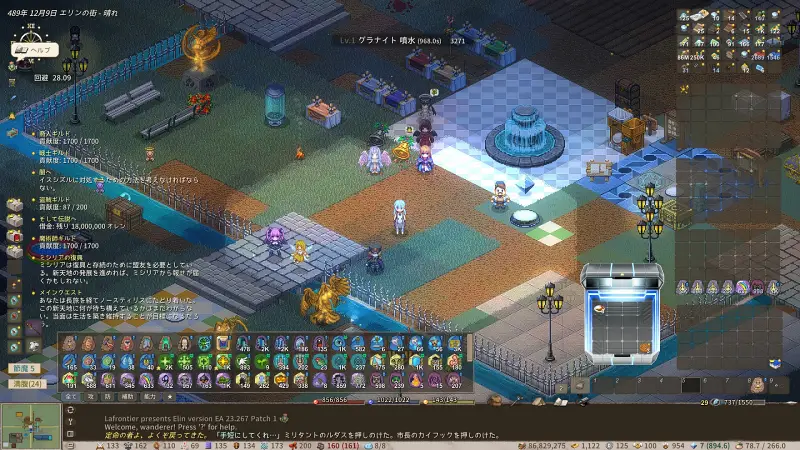This screenshot has width=800, height=450.
Task: Select the rainbow icon in the buff row
Action: point(742,287)
